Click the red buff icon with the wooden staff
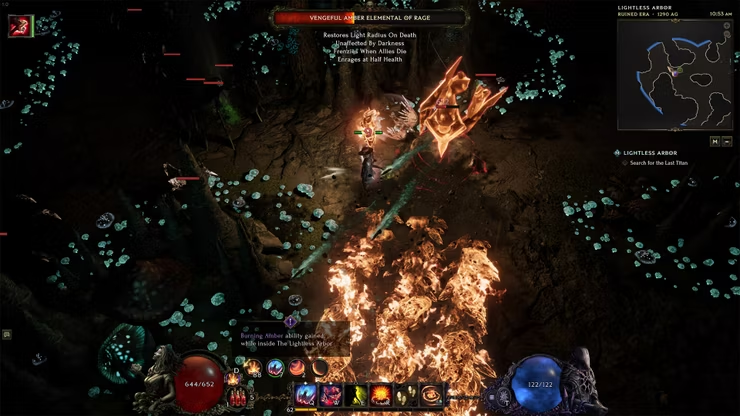This screenshot has height=416, width=740. (x=19, y=27)
